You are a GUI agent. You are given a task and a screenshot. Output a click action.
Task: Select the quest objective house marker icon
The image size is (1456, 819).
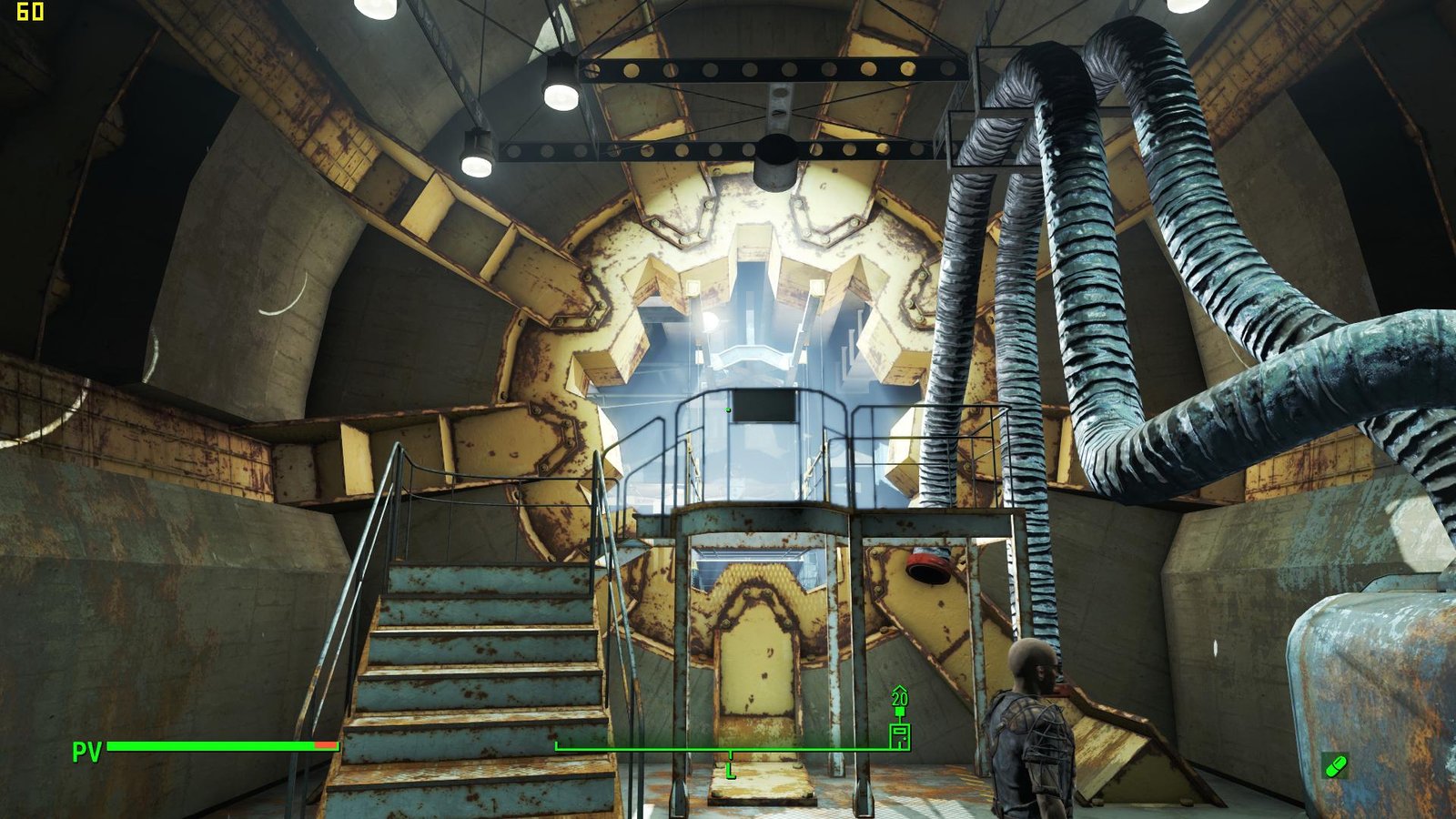[899, 737]
